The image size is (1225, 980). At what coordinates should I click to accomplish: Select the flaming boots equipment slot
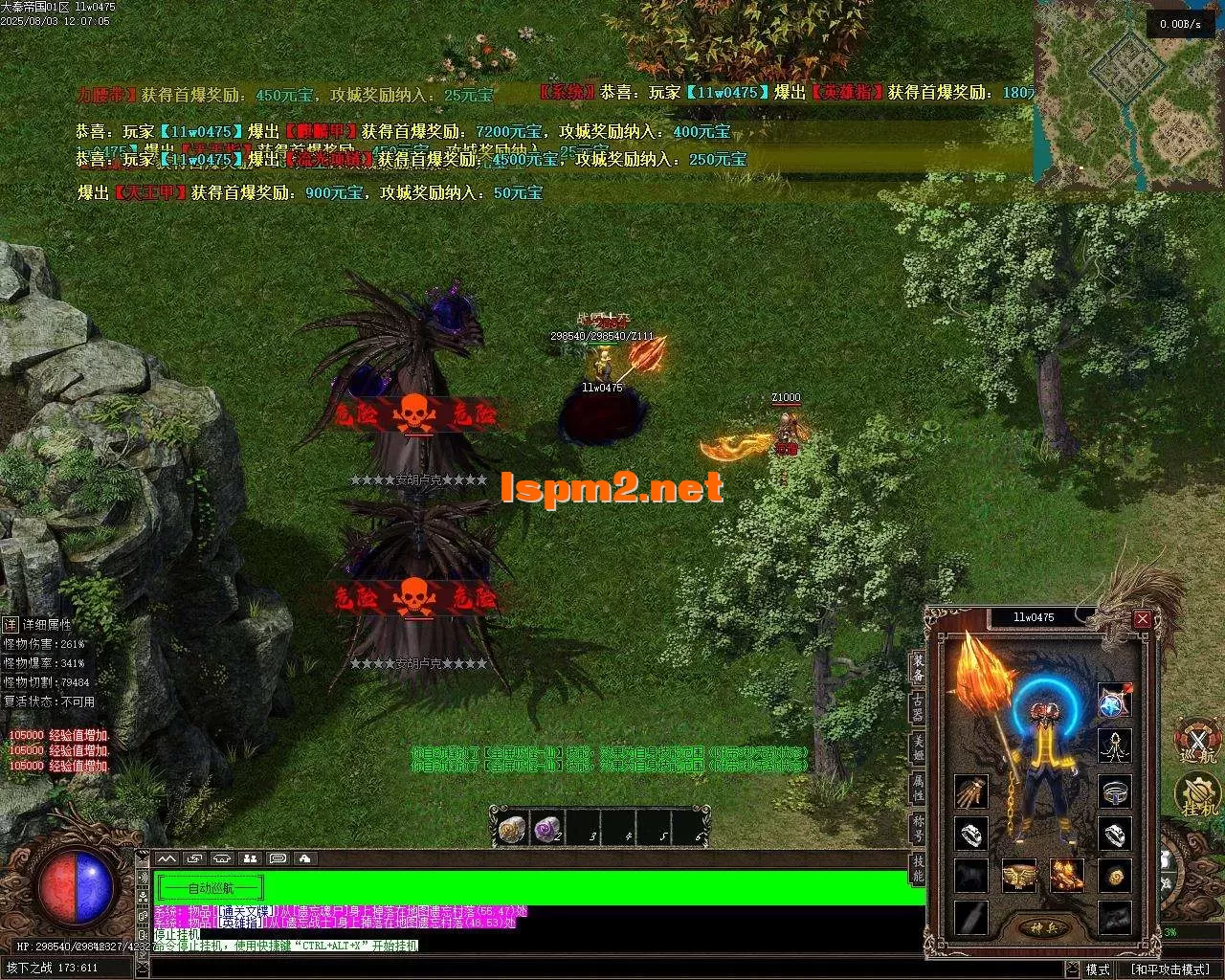pyautogui.click(x=1065, y=875)
